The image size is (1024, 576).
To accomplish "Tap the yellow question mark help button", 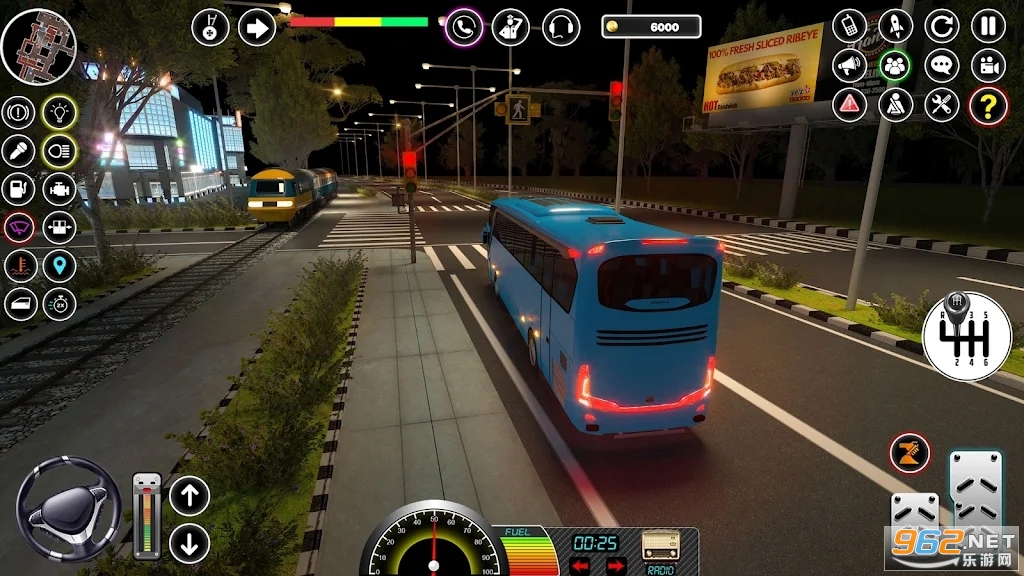I will point(988,105).
